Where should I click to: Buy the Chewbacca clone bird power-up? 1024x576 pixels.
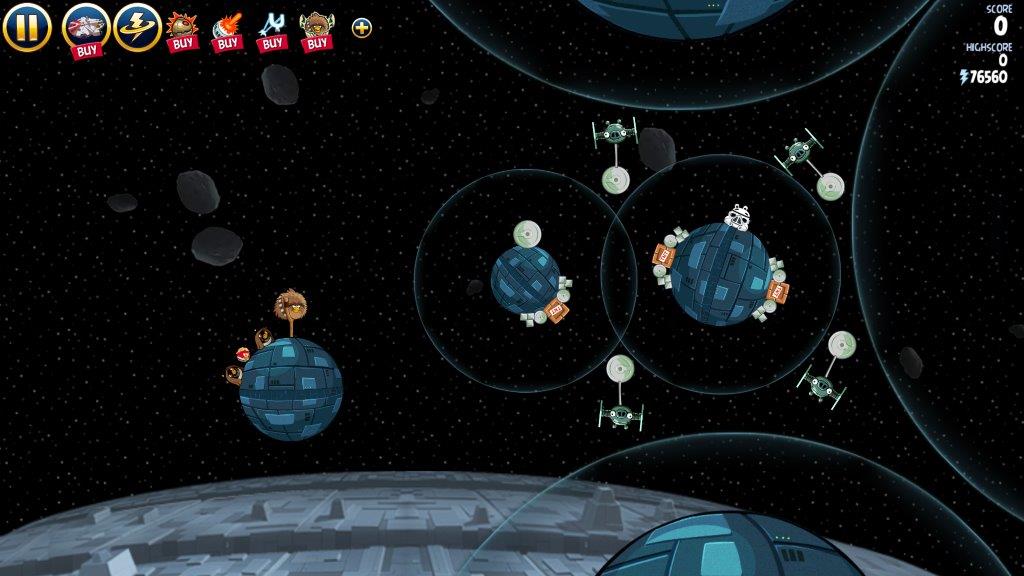pyautogui.click(x=317, y=30)
